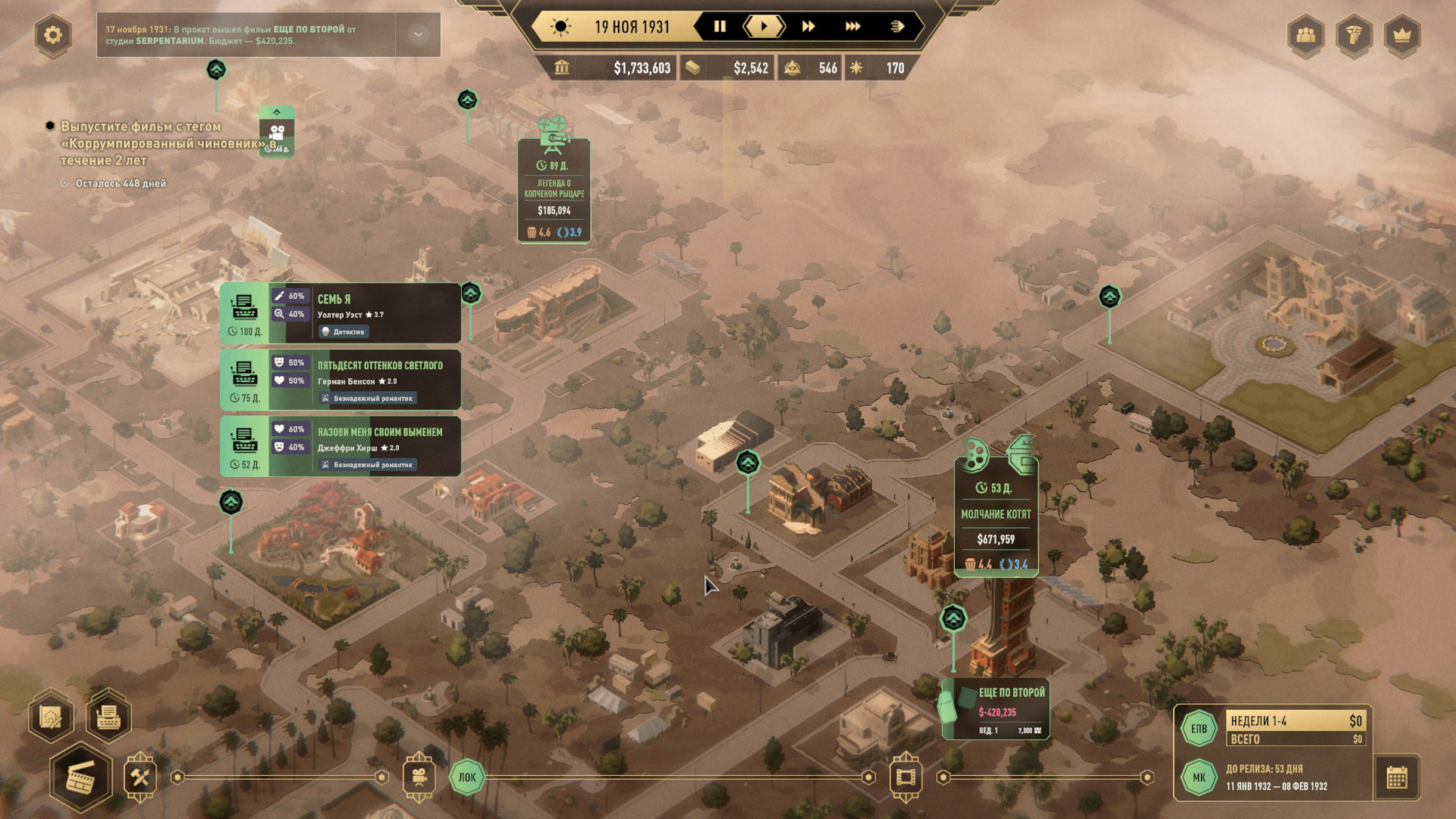Open the crown achievements panel
This screenshot has width=1456, height=819.
pos(1402,35)
